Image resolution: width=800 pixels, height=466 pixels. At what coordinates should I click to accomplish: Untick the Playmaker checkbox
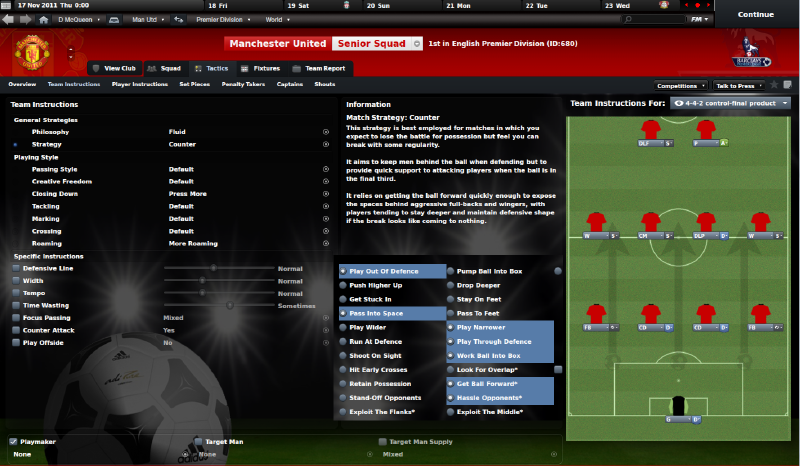[13, 441]
